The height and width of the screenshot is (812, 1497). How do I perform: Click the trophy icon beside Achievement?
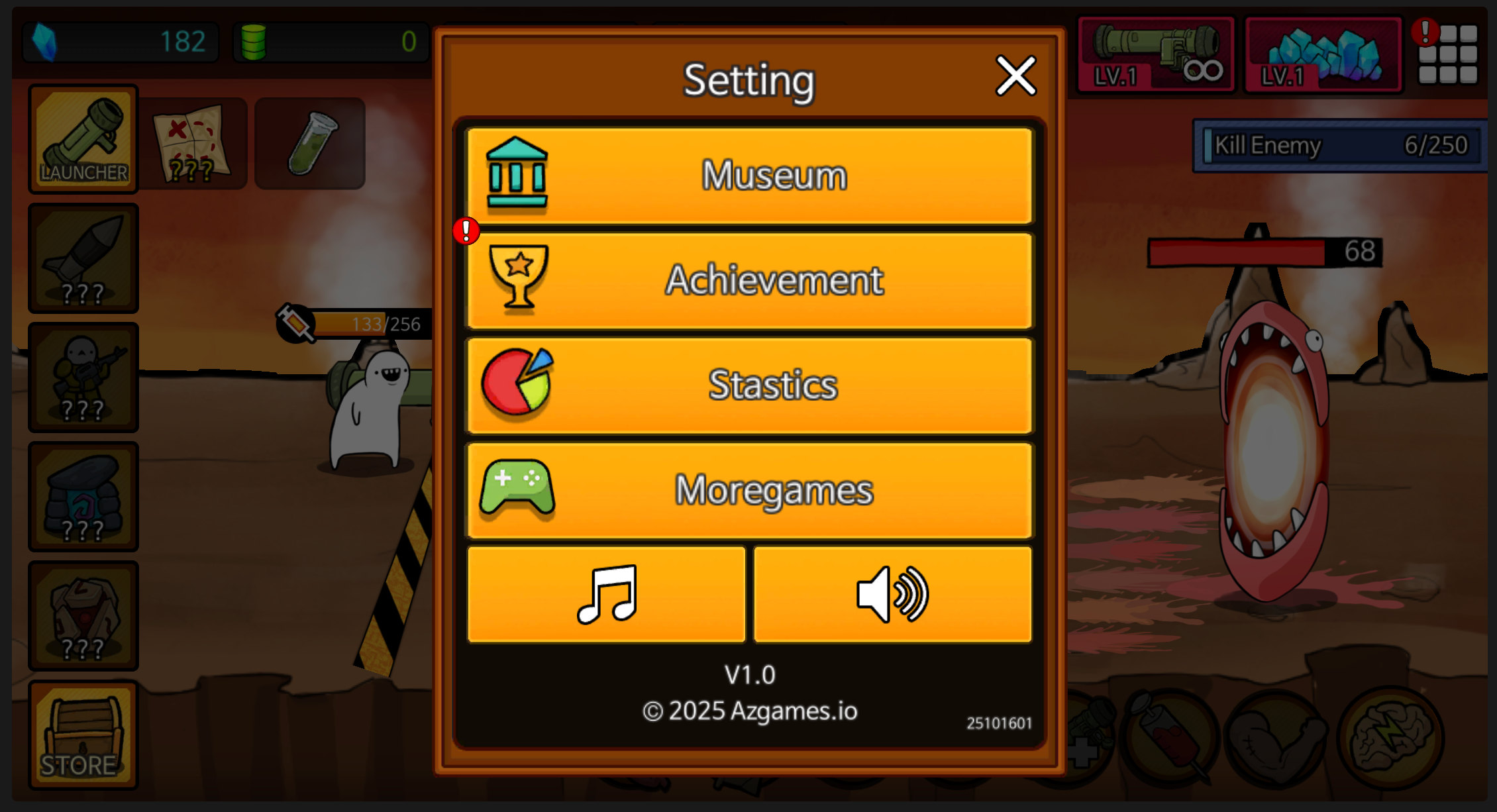click(x=518, y=279)
